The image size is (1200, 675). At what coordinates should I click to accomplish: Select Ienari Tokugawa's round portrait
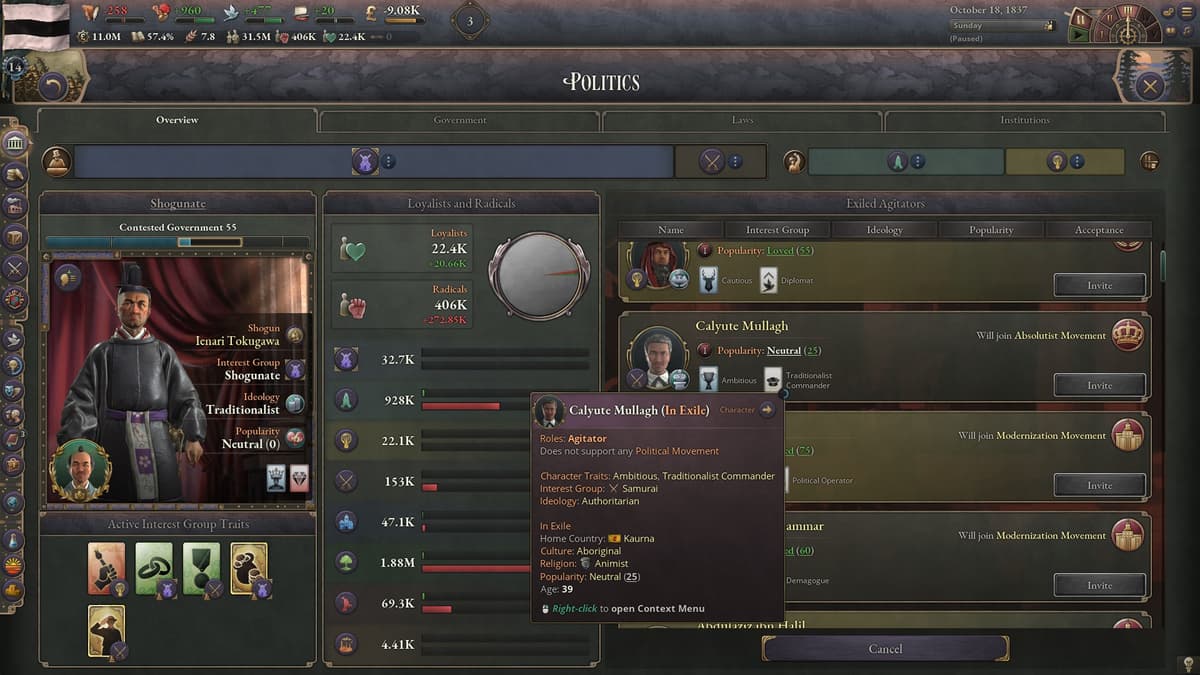click(80, 469)
